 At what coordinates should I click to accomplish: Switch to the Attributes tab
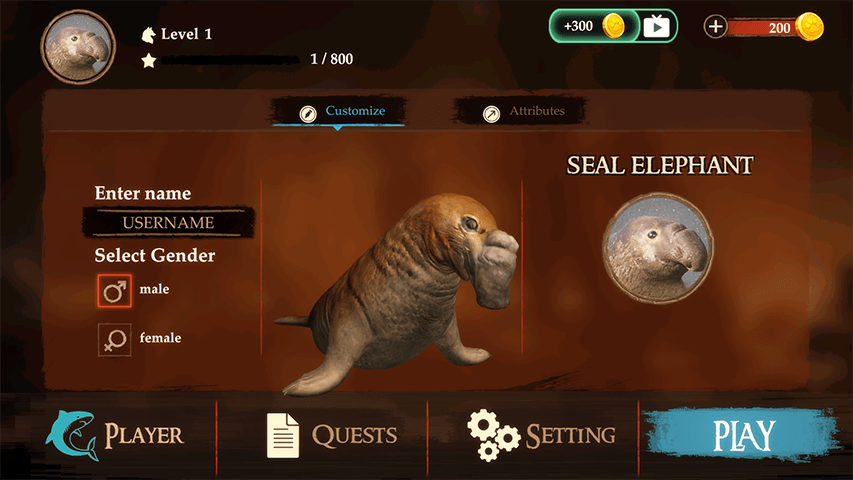[x=523, y=112]
